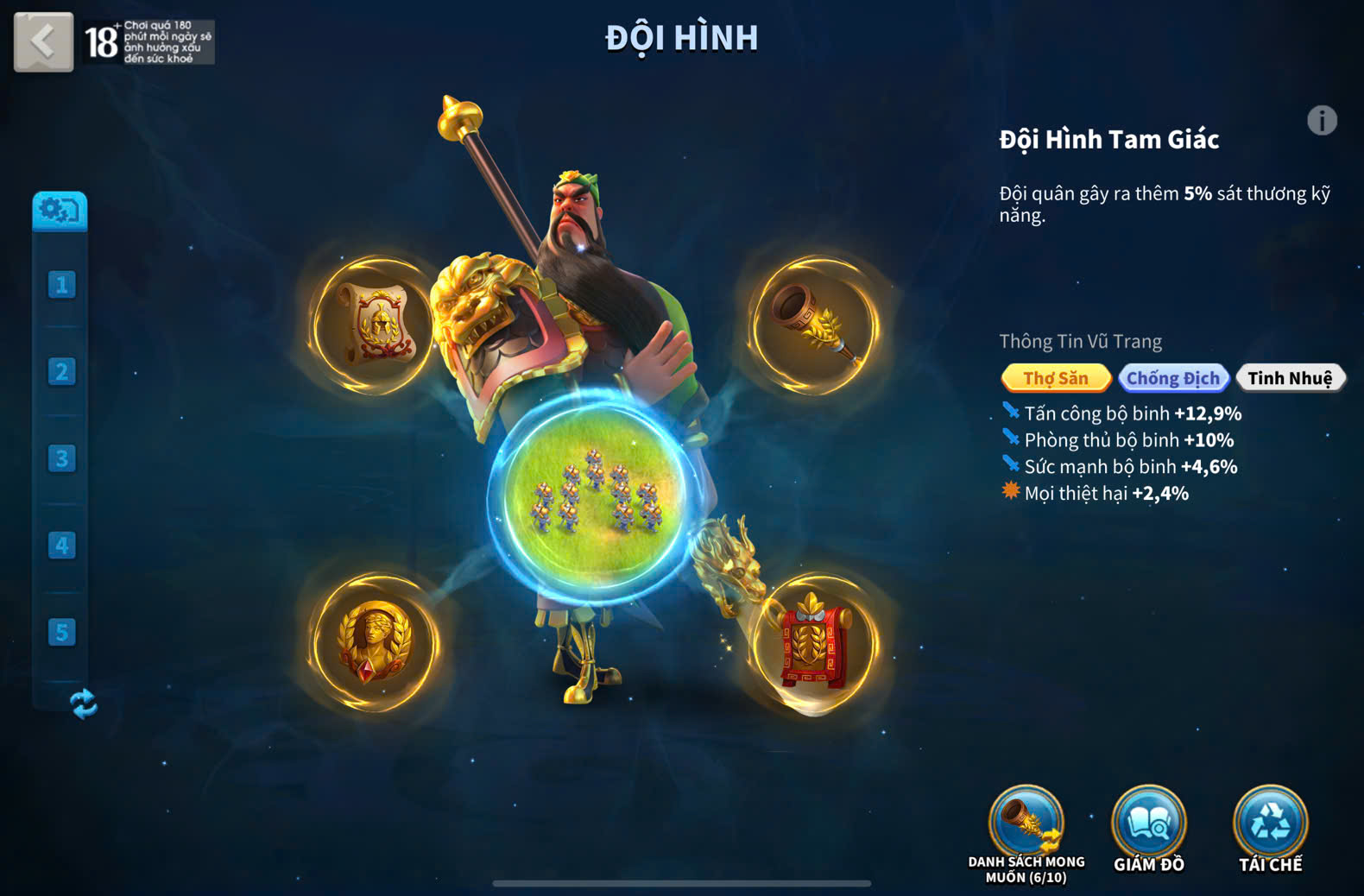Open Danh Sách Mong Muốn wishlist
This screenshot has width=1364, height=896.
[x=1026, y=824]
